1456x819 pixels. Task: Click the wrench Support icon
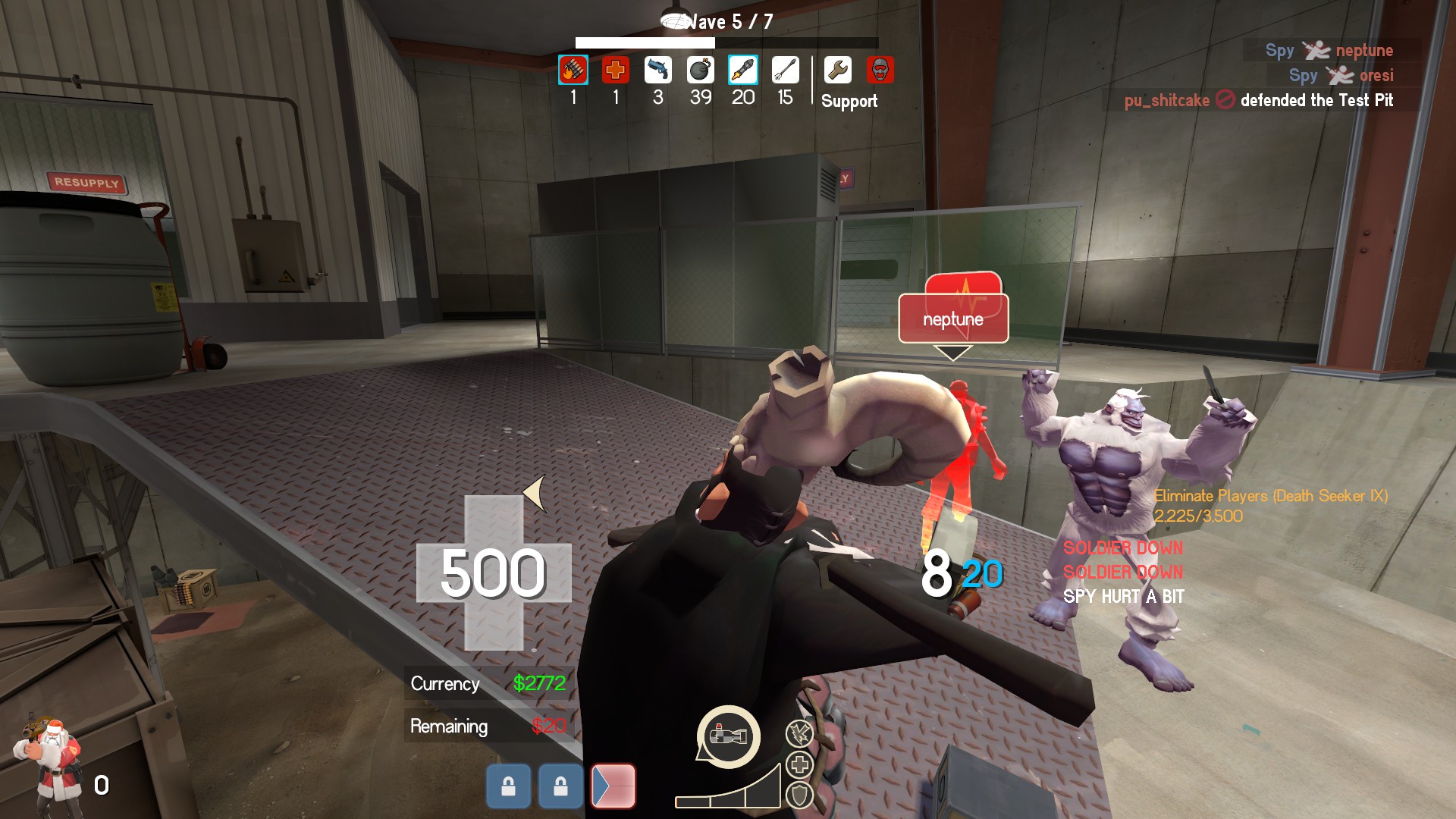pos(837,71)
